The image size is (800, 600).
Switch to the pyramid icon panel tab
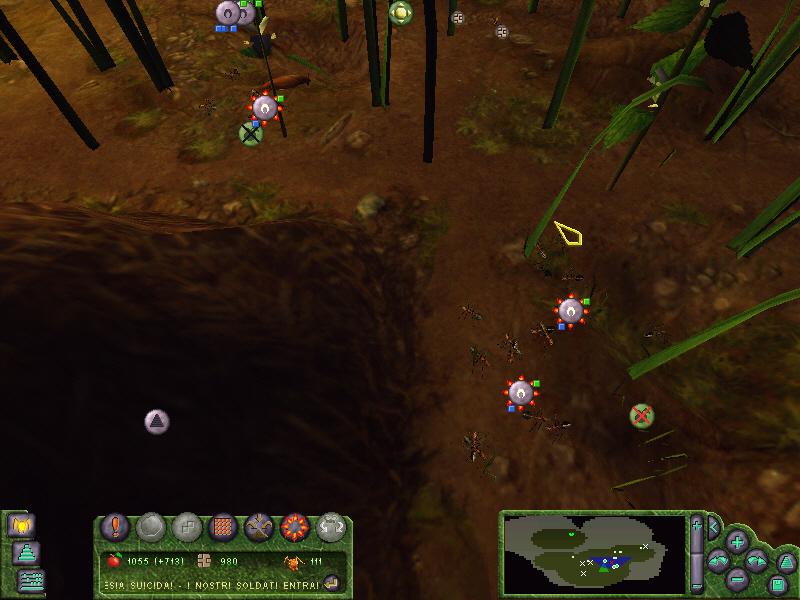tap(27, 551)
